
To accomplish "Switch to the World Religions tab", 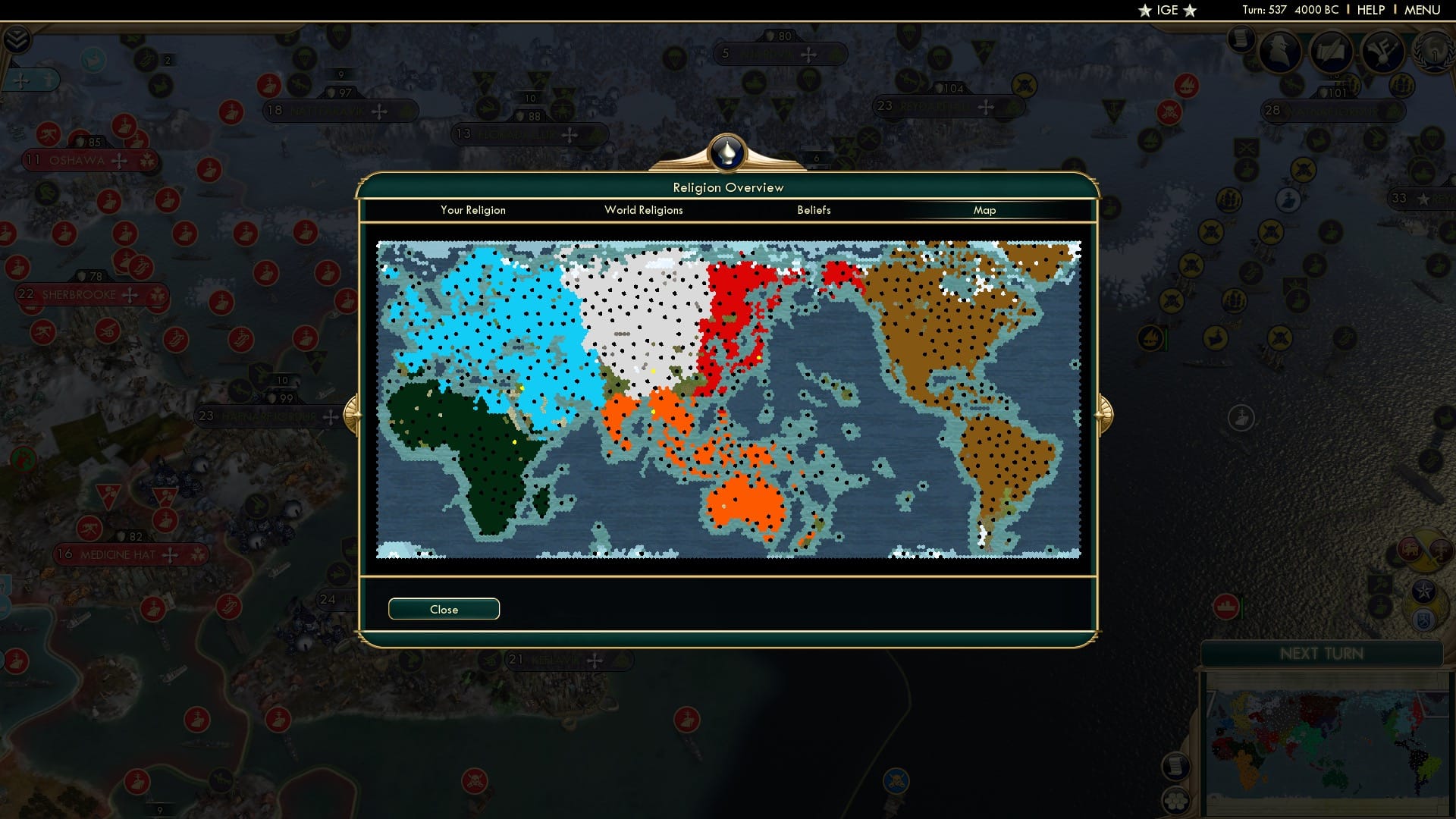I will 643,210.
